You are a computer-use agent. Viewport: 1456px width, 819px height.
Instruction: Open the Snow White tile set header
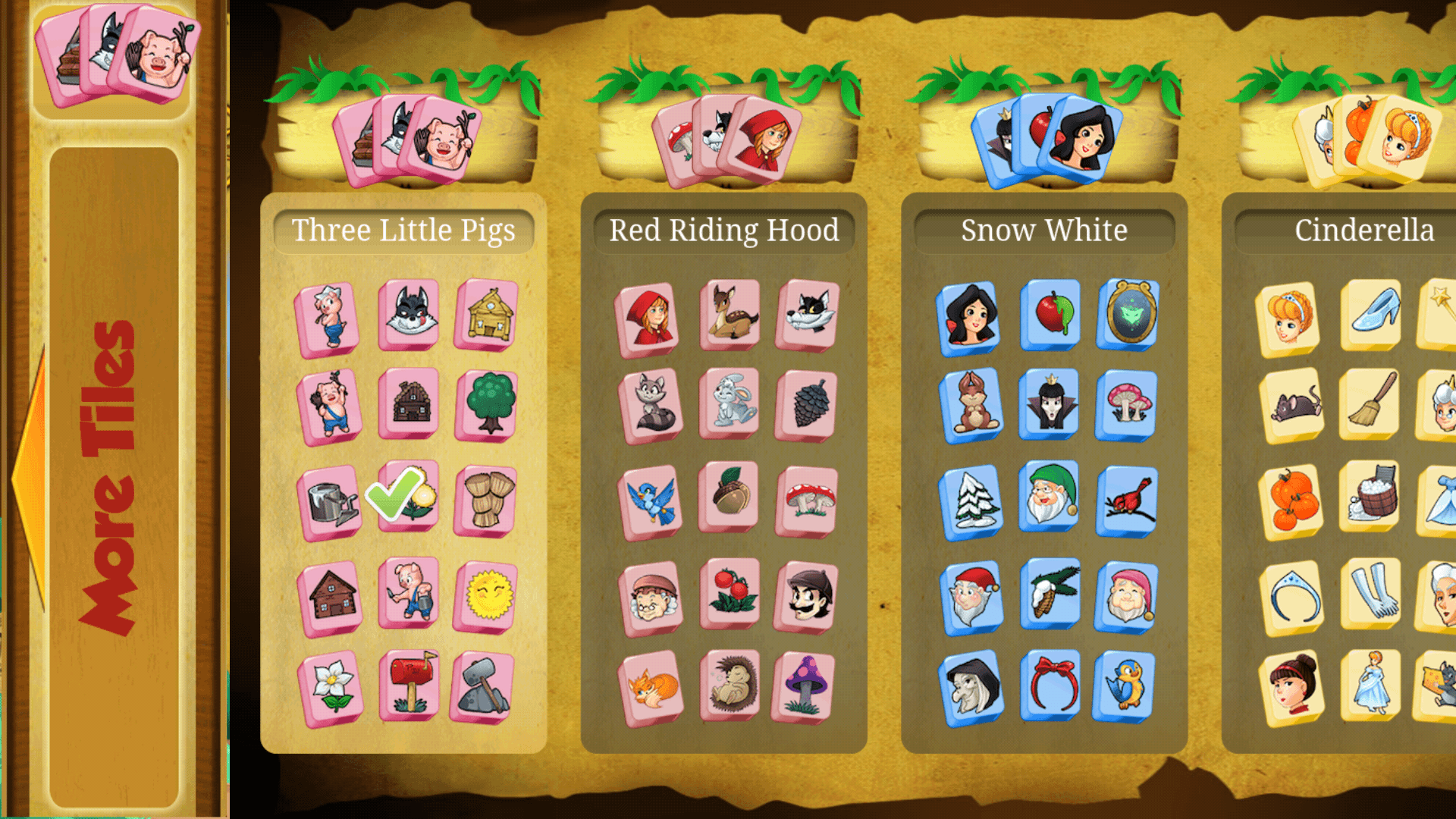1044,230
